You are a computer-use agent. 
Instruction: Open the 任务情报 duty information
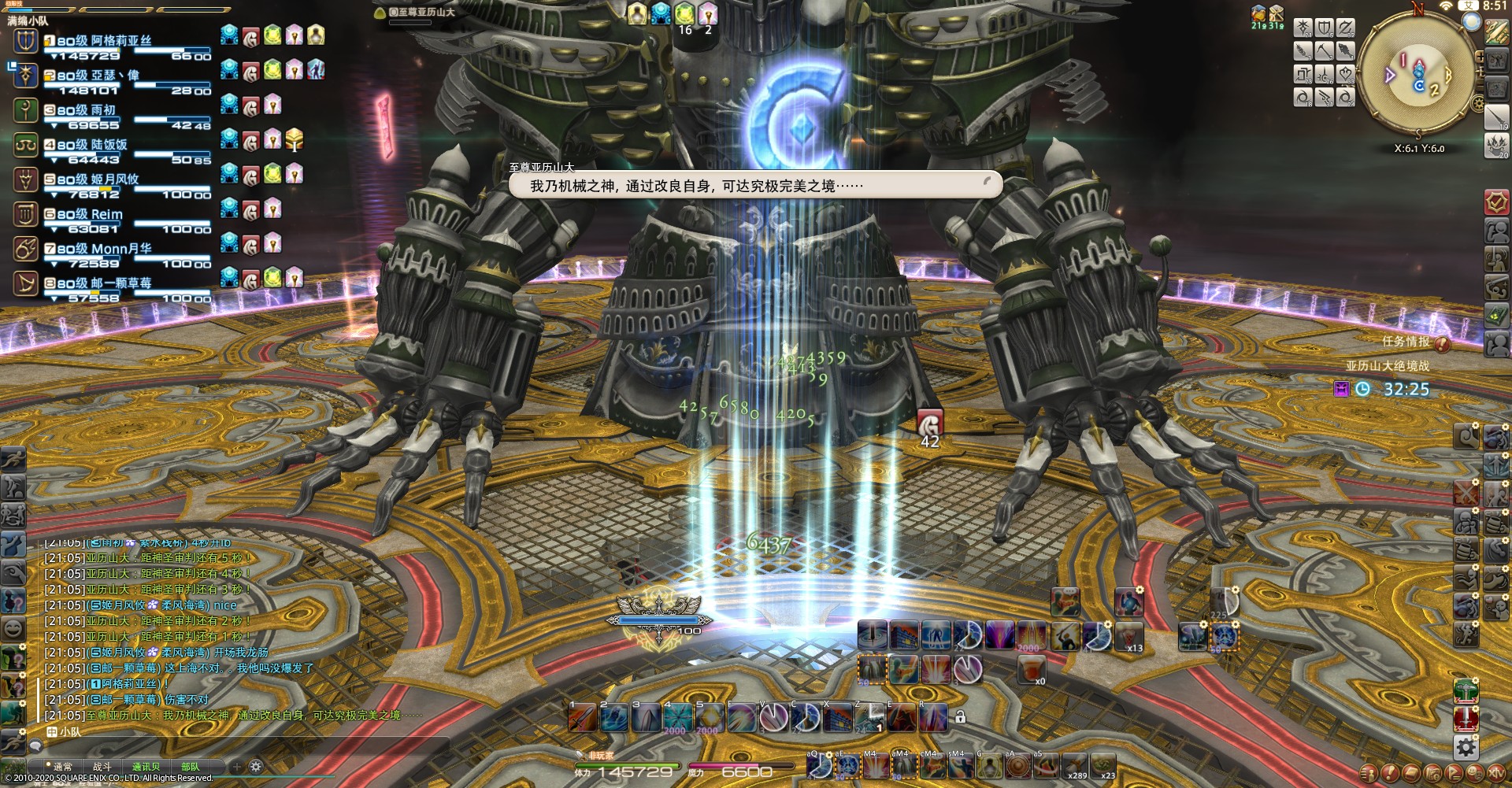click(x=1406, y=342)
